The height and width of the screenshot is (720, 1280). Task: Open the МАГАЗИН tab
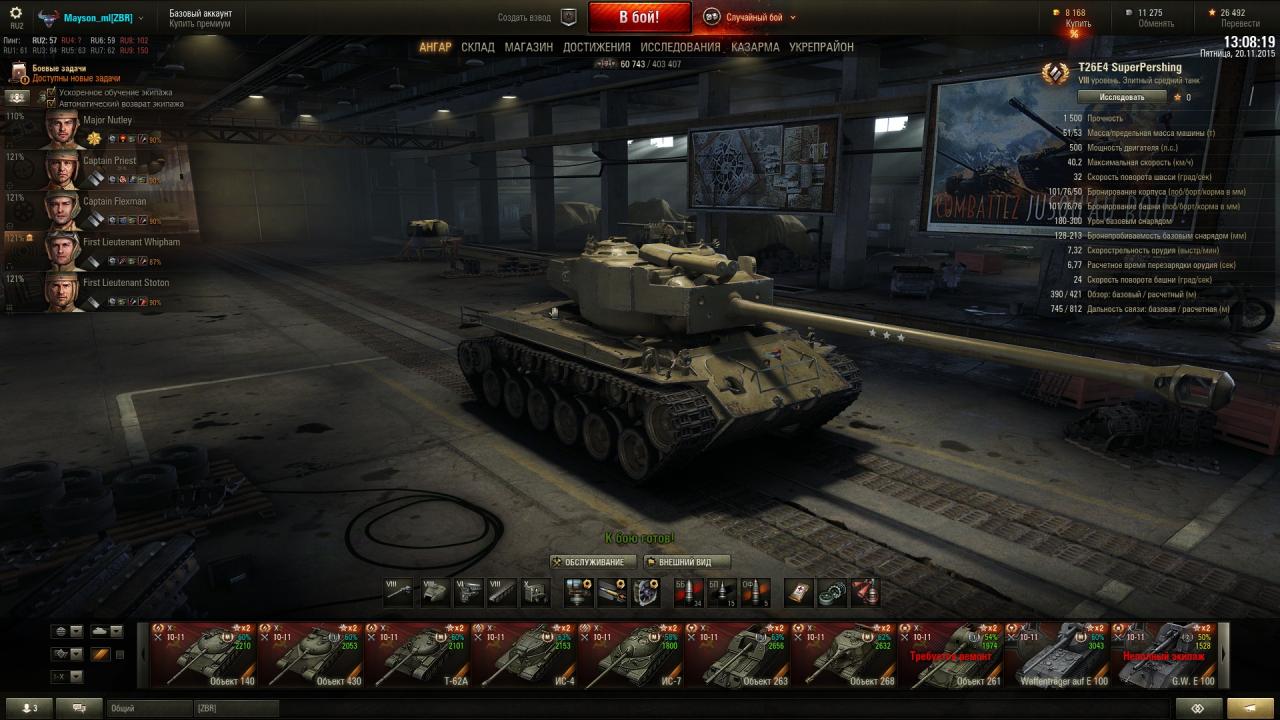click(528, 47)
